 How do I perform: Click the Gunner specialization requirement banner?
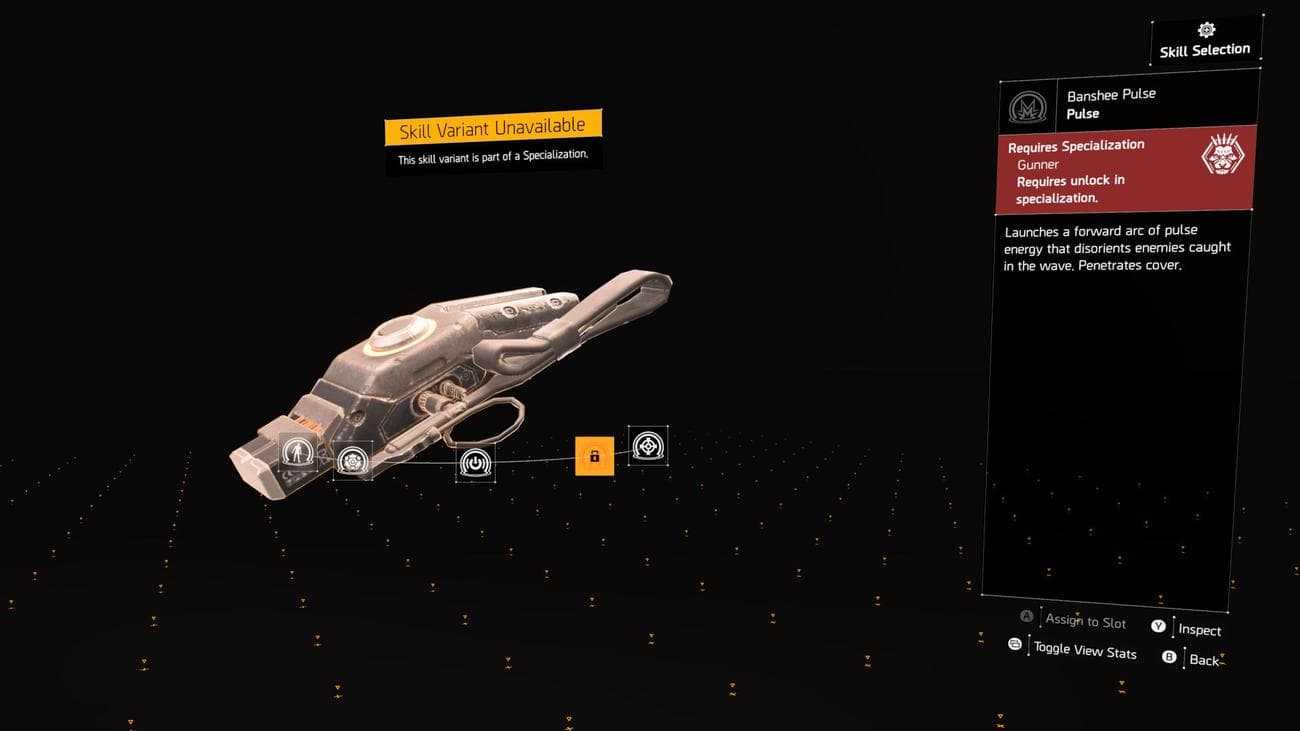pyautogui.click(x=1124, y=170)
